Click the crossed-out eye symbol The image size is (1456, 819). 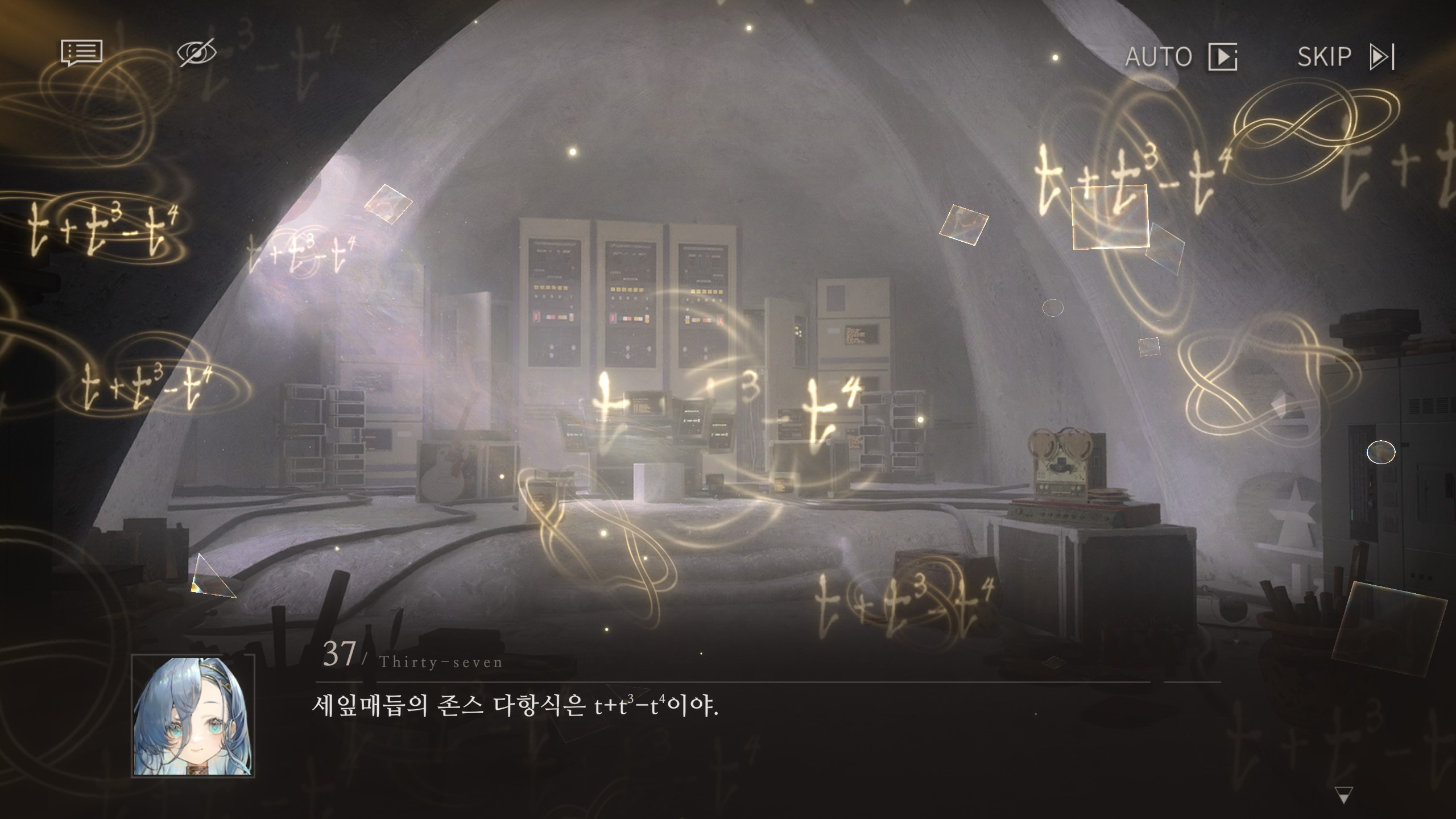196,52
